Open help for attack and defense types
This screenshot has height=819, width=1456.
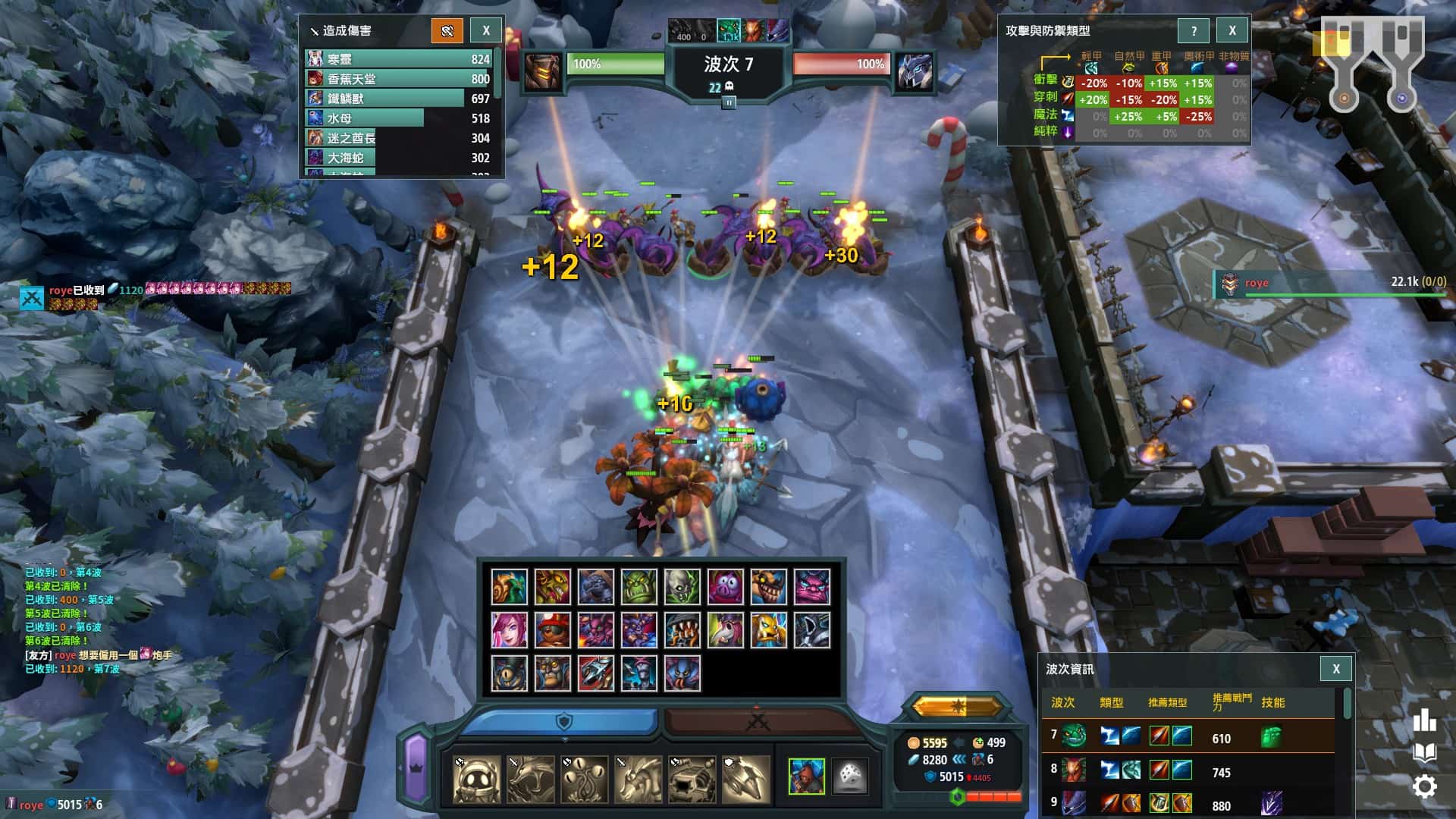coord(1194,30)
